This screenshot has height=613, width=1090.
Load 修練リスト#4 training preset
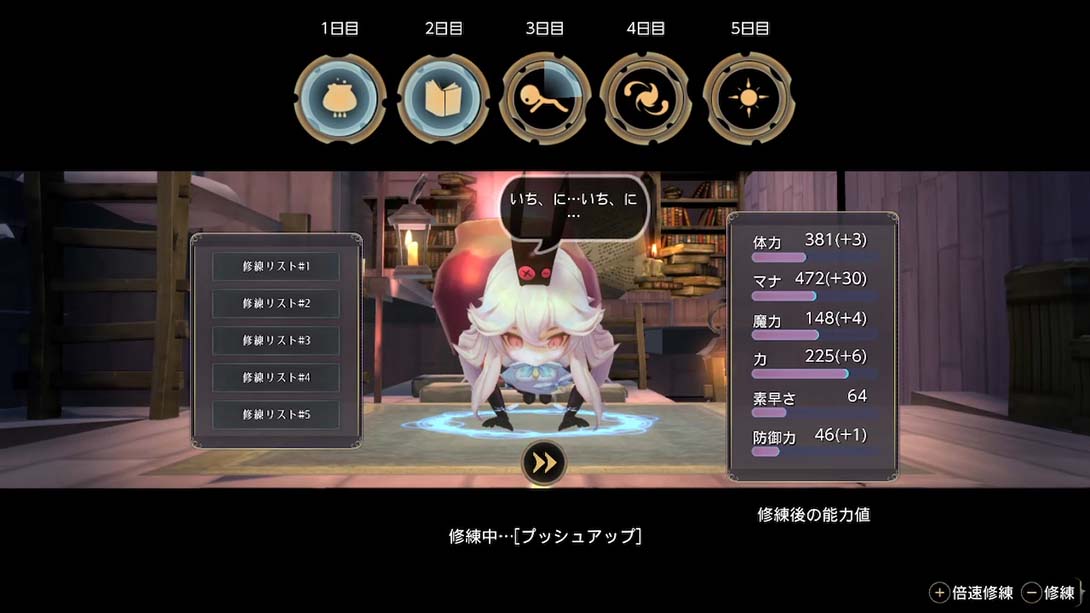click(x=276, y=377)
